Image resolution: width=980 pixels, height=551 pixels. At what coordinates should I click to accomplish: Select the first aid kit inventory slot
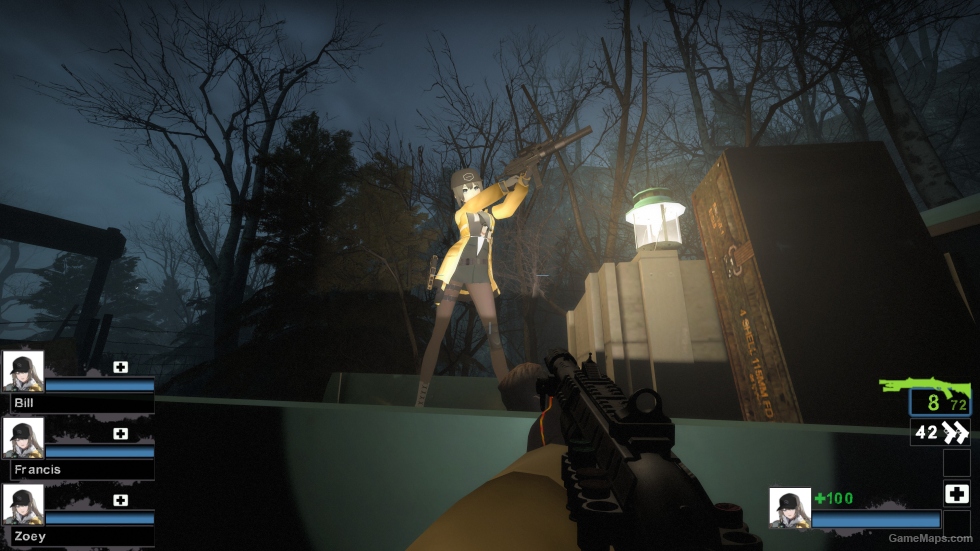tap(956, 493)
